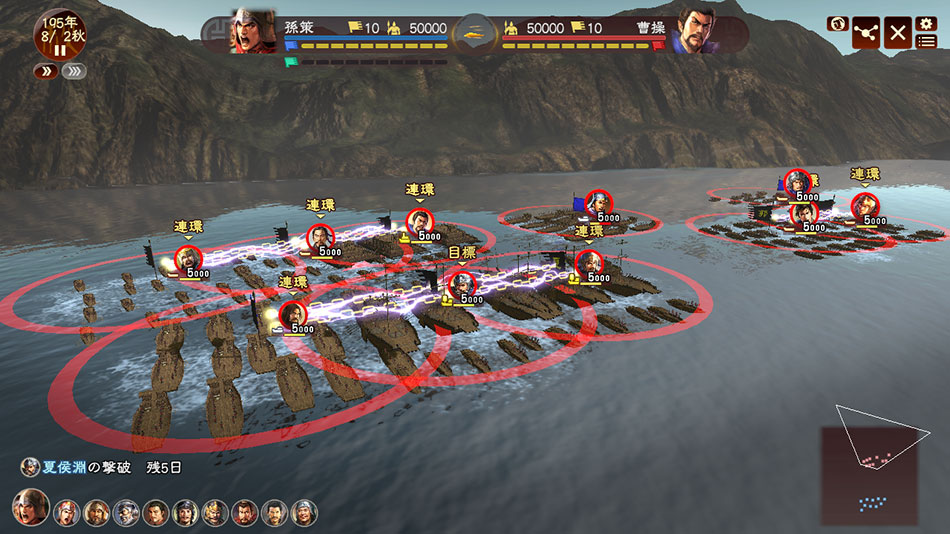950x534 pixels.
Task: Click the center battle-status emblem
Action: coord(475,32)
